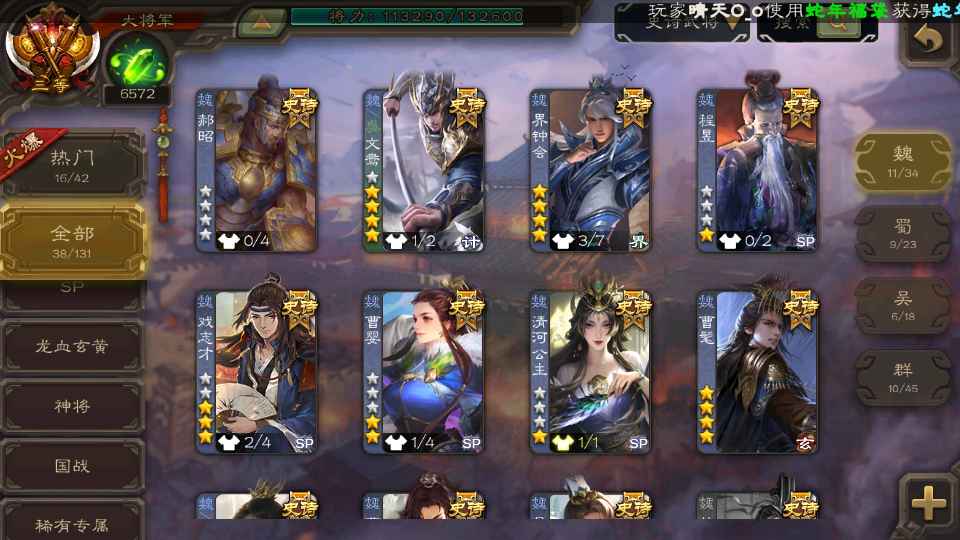Open the 龙血玄黄 category
This screenshot has width=960, height=540.
click(72, 348)
